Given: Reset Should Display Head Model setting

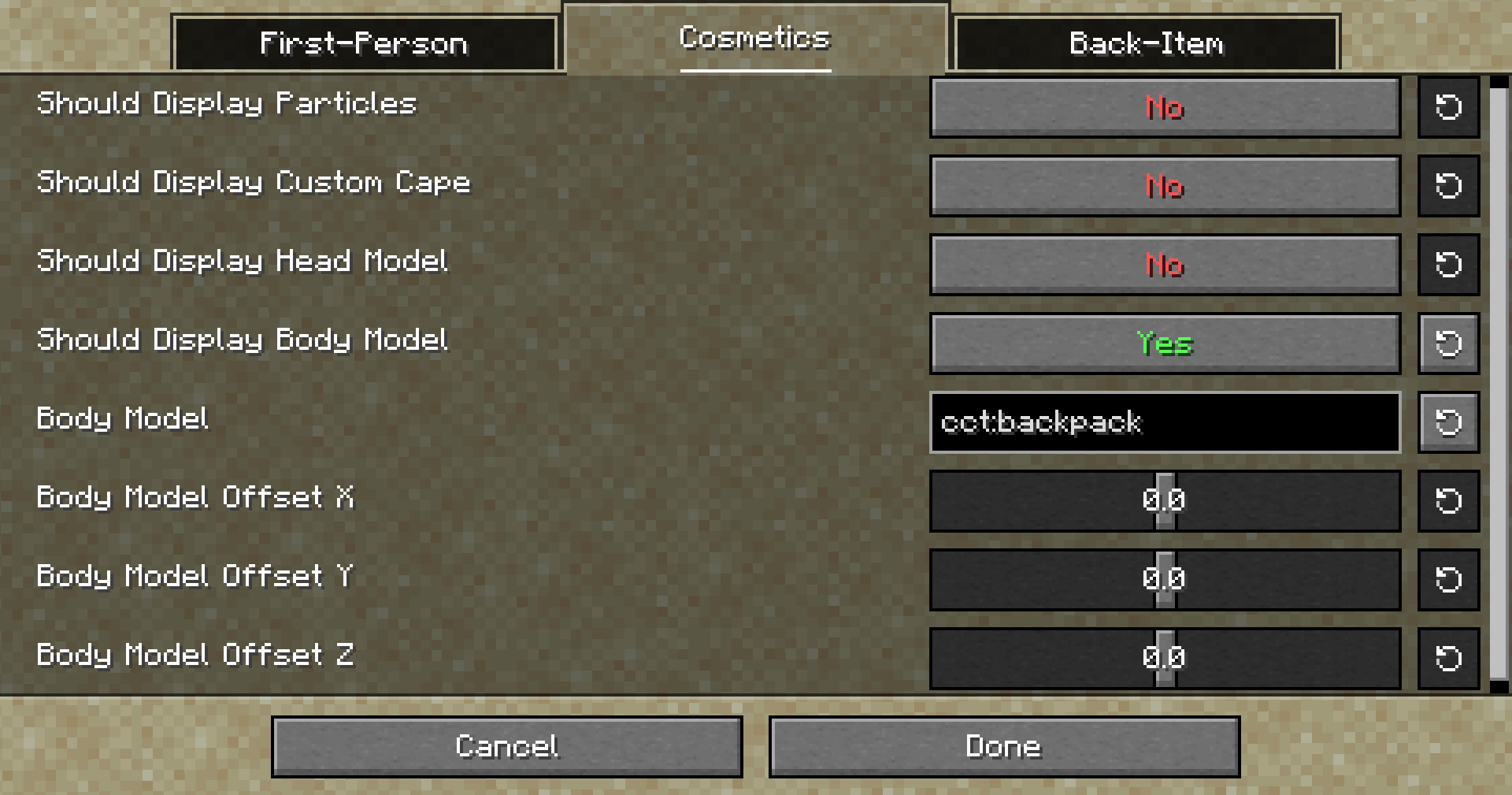Looking at the screenshot, I should tap(1448, 265).
